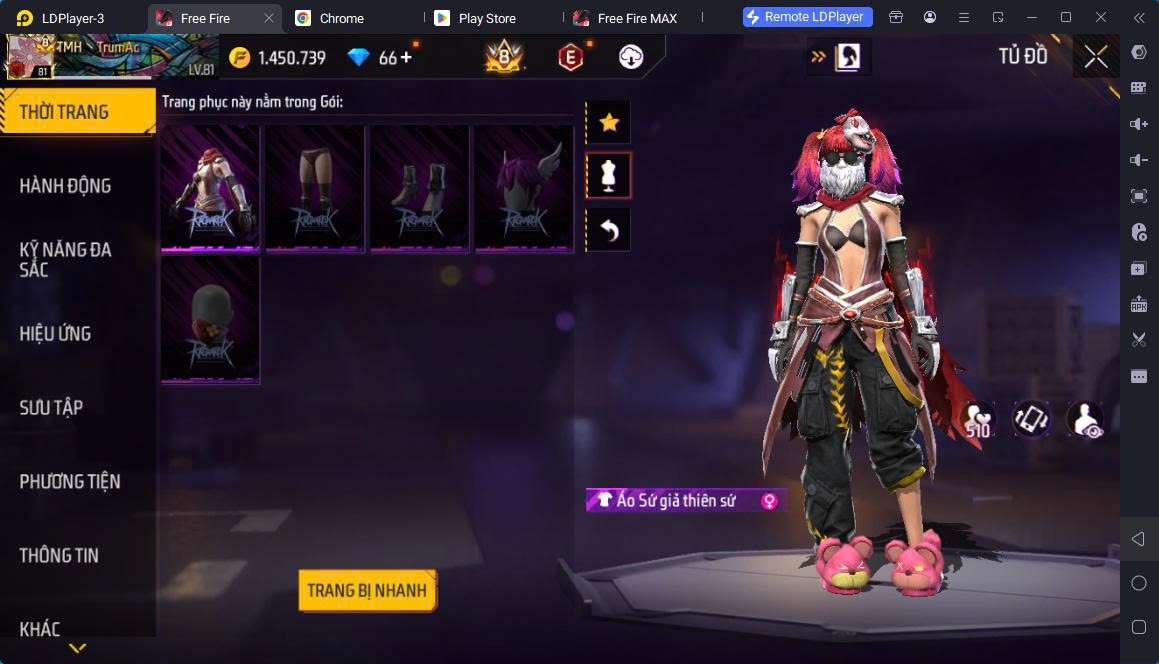The image size is (1159, 664).
Task: Open the THÔNG TIN tab
Action: coord(59,556)
